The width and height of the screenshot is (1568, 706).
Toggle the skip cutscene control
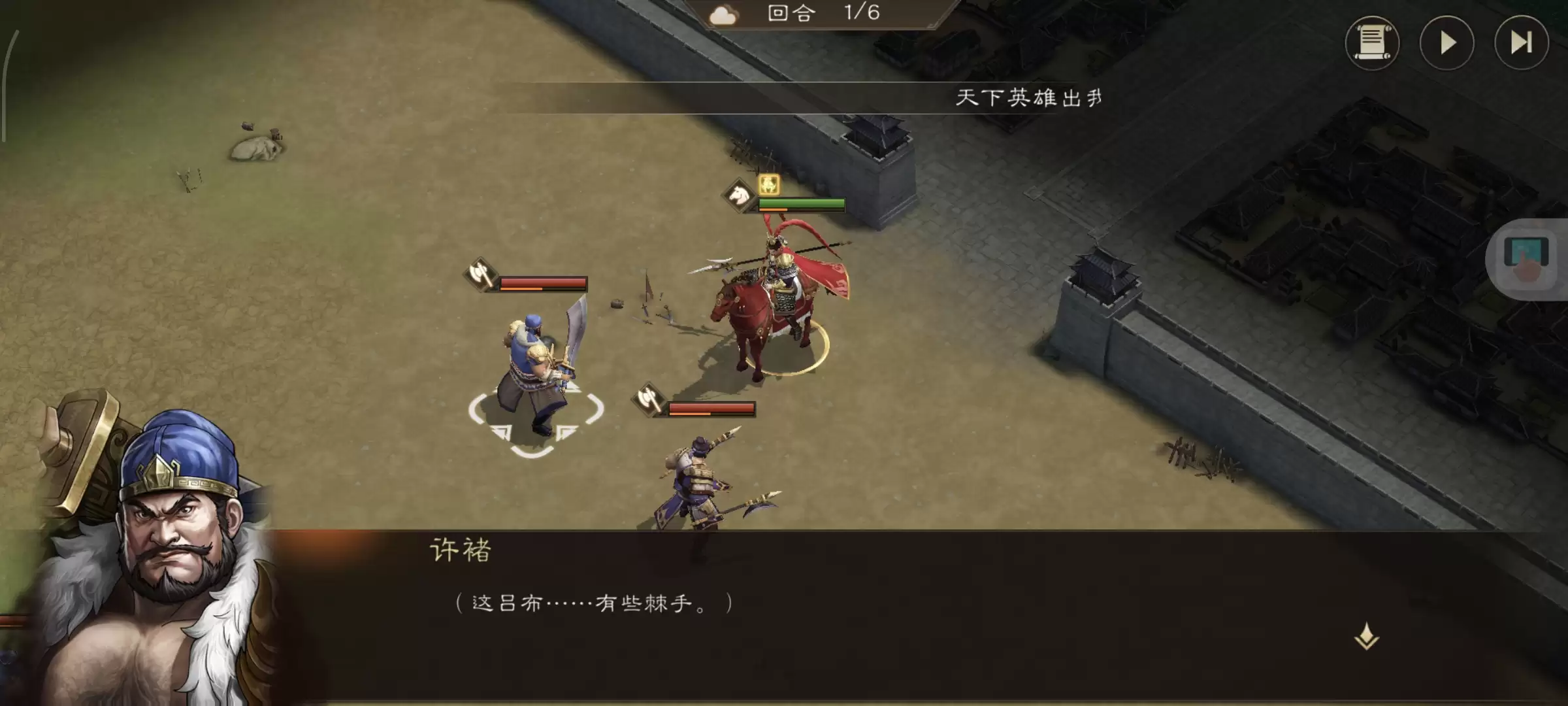click(1520, 43)
